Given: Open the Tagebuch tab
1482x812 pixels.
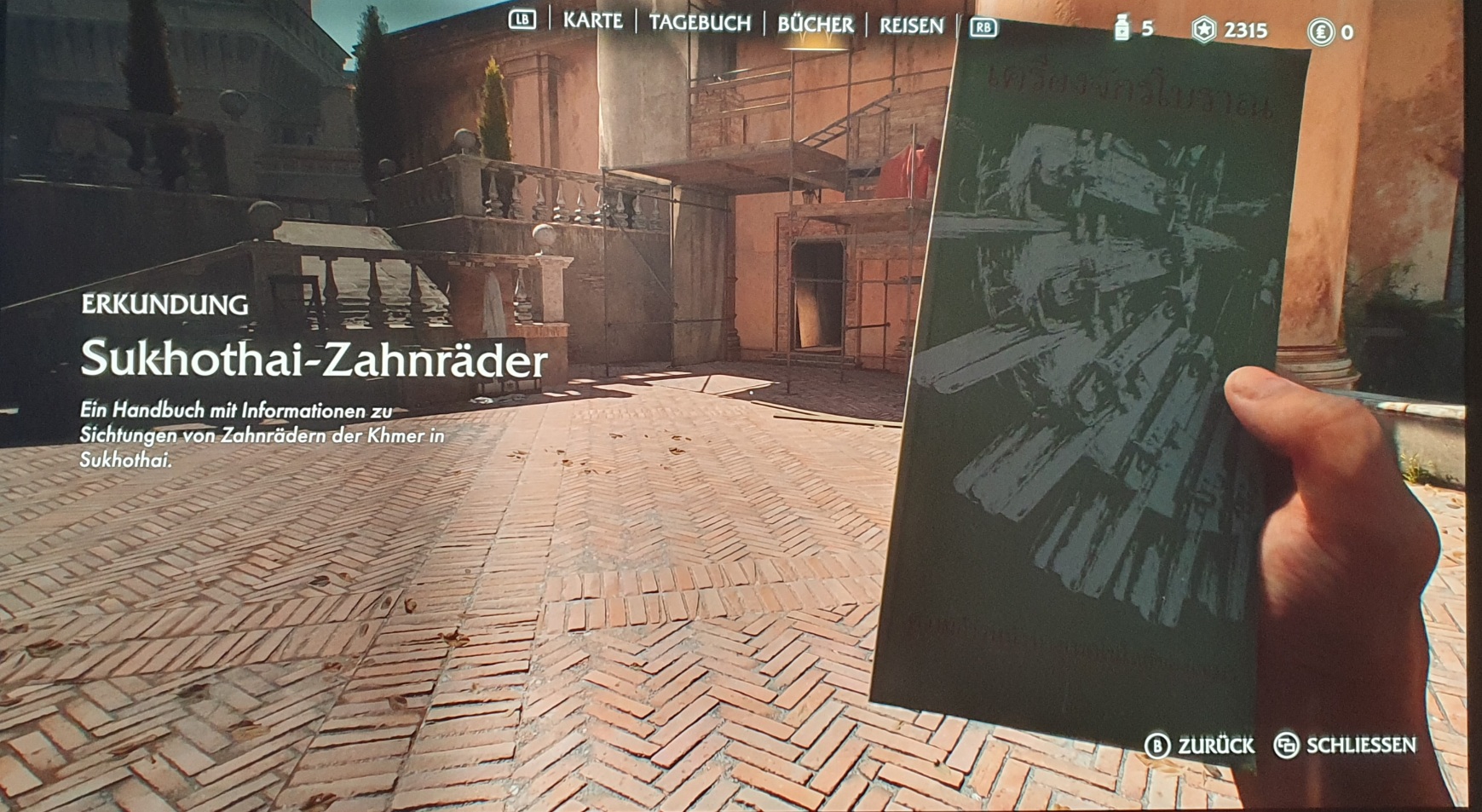Looking at the screenshot, I should point(700,23).
